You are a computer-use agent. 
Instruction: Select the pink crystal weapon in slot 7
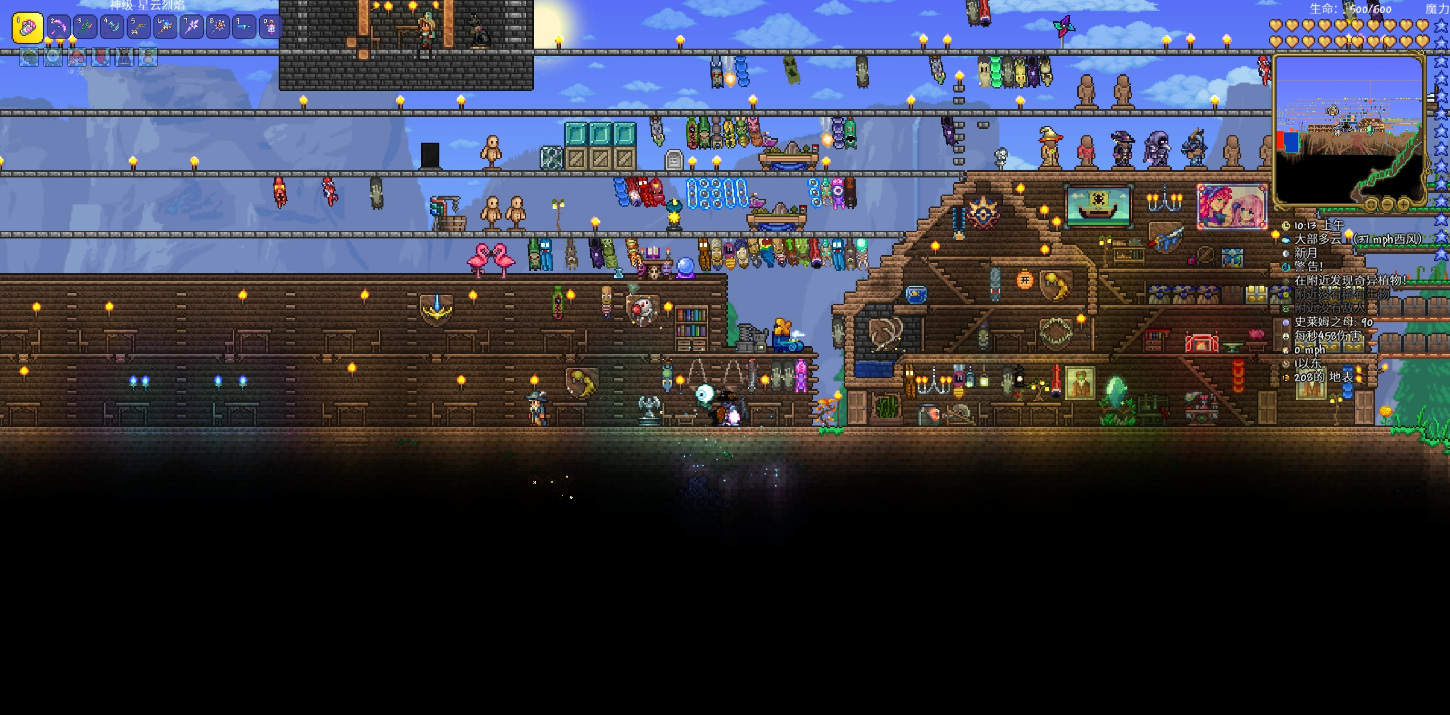point(192,26)
